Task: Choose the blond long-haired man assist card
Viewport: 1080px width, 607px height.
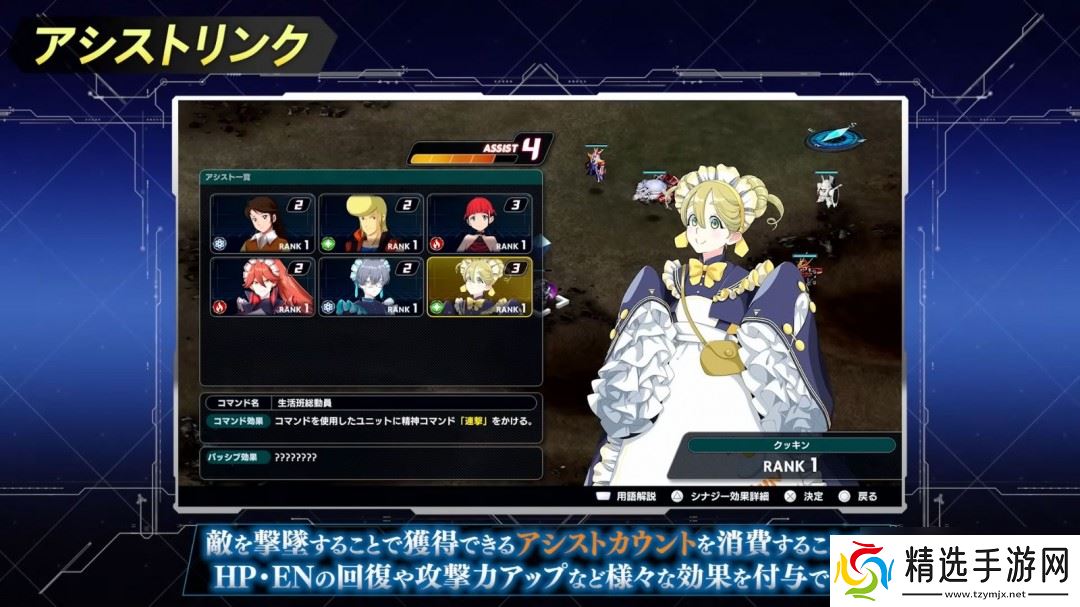Action: tap(370, 223)
